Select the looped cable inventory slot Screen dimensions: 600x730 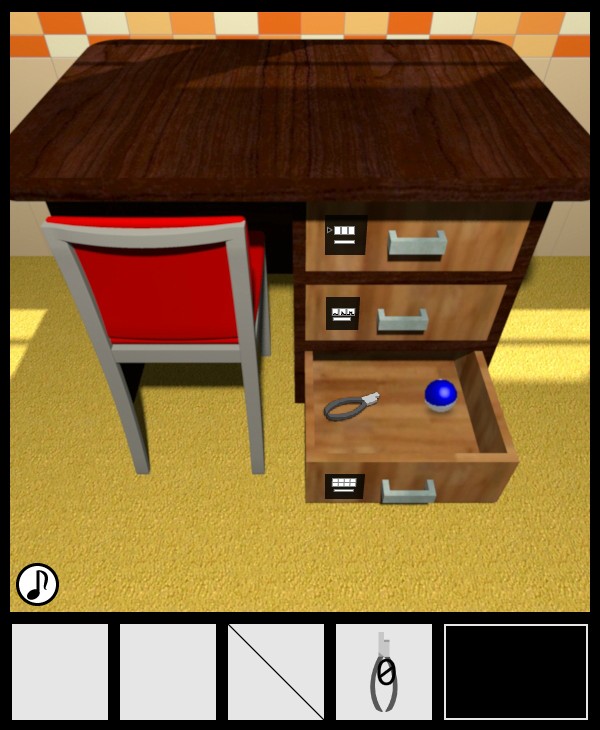(x=384, y=672)
